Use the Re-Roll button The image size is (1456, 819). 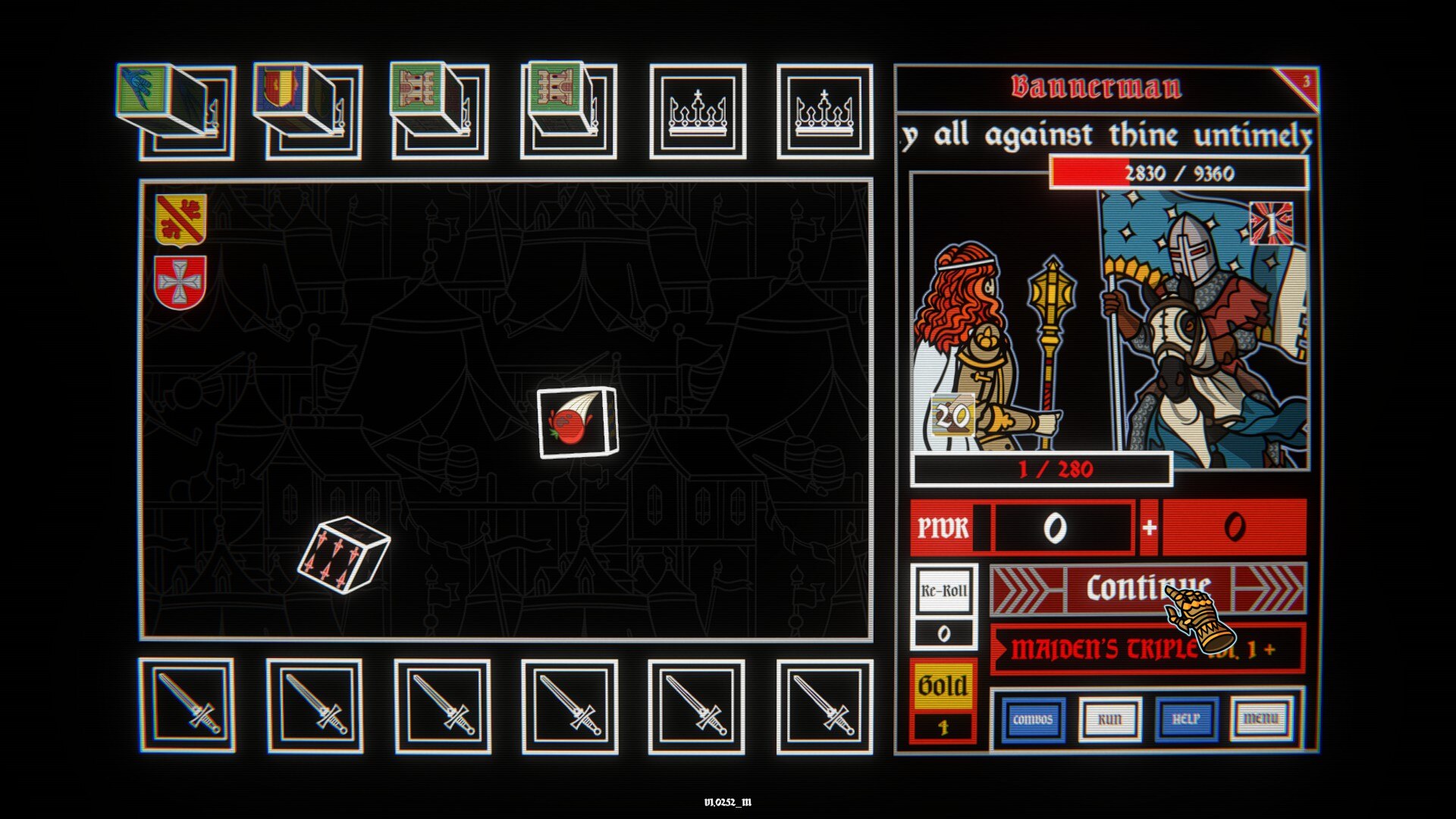click(x=943, y=591)
